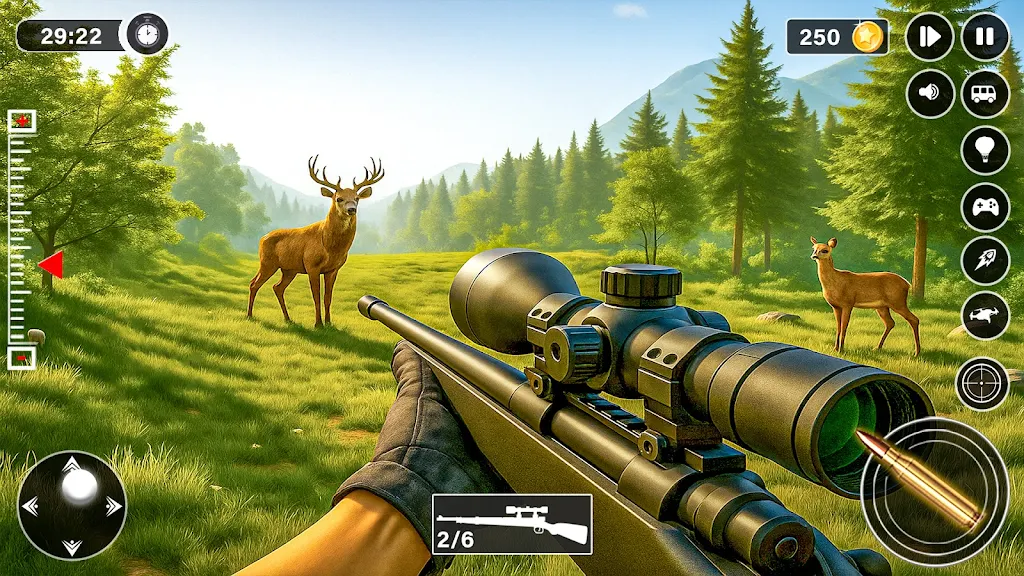Viewport: 1024px width, 576px height.
Task: Zoom out with the minus button
Action: (22, 357)
